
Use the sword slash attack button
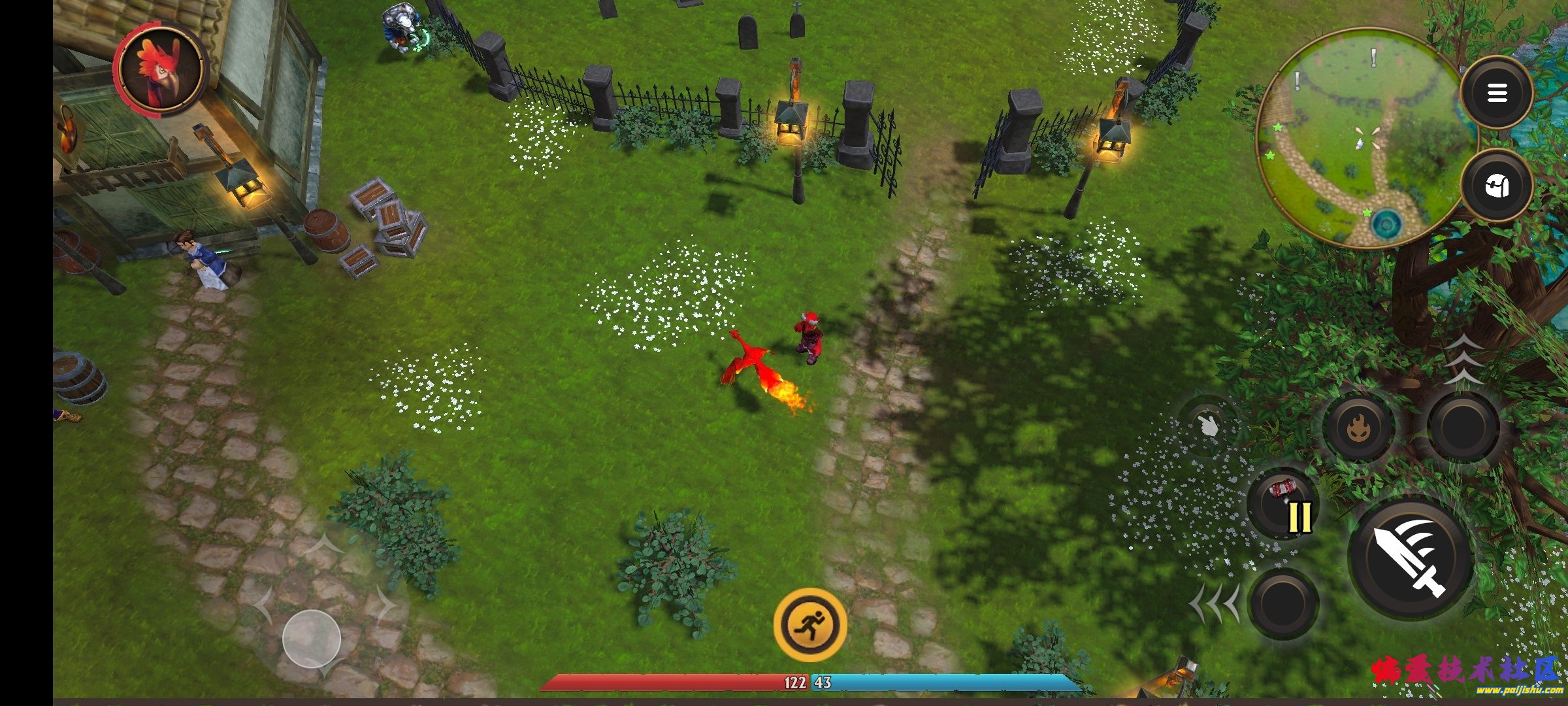click(x=1411, y=560)
